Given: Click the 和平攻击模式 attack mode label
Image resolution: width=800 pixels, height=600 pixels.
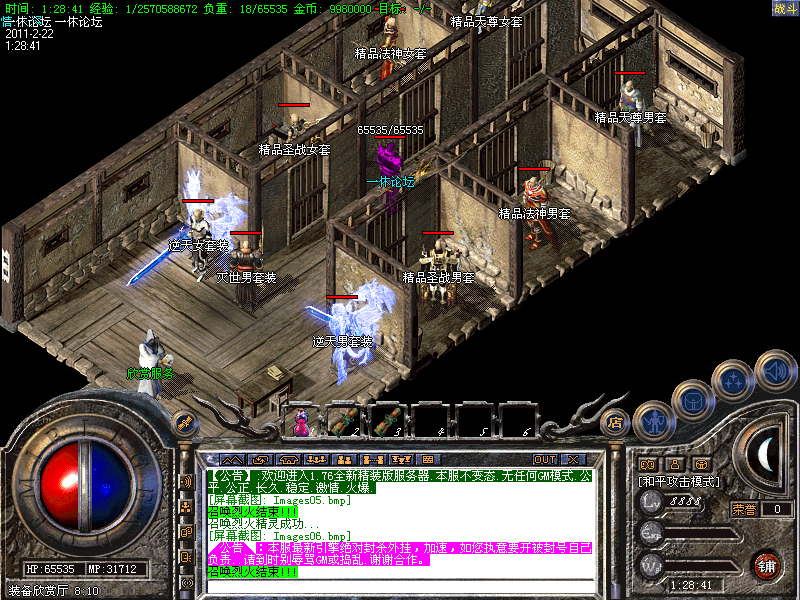Looking at the screenshot, I should (680, 482).
